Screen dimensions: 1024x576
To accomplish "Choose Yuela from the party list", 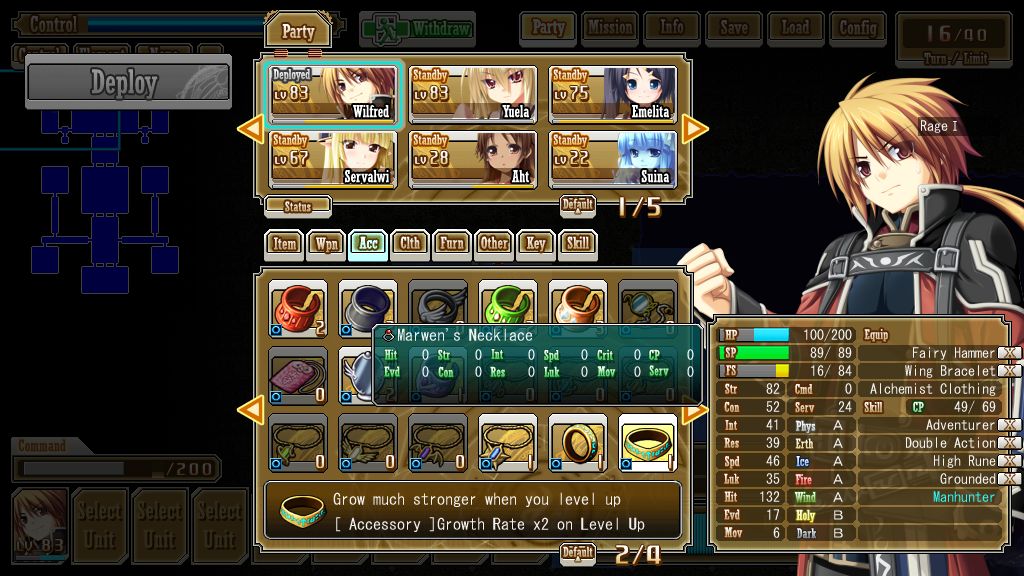I will coord(474,94).
